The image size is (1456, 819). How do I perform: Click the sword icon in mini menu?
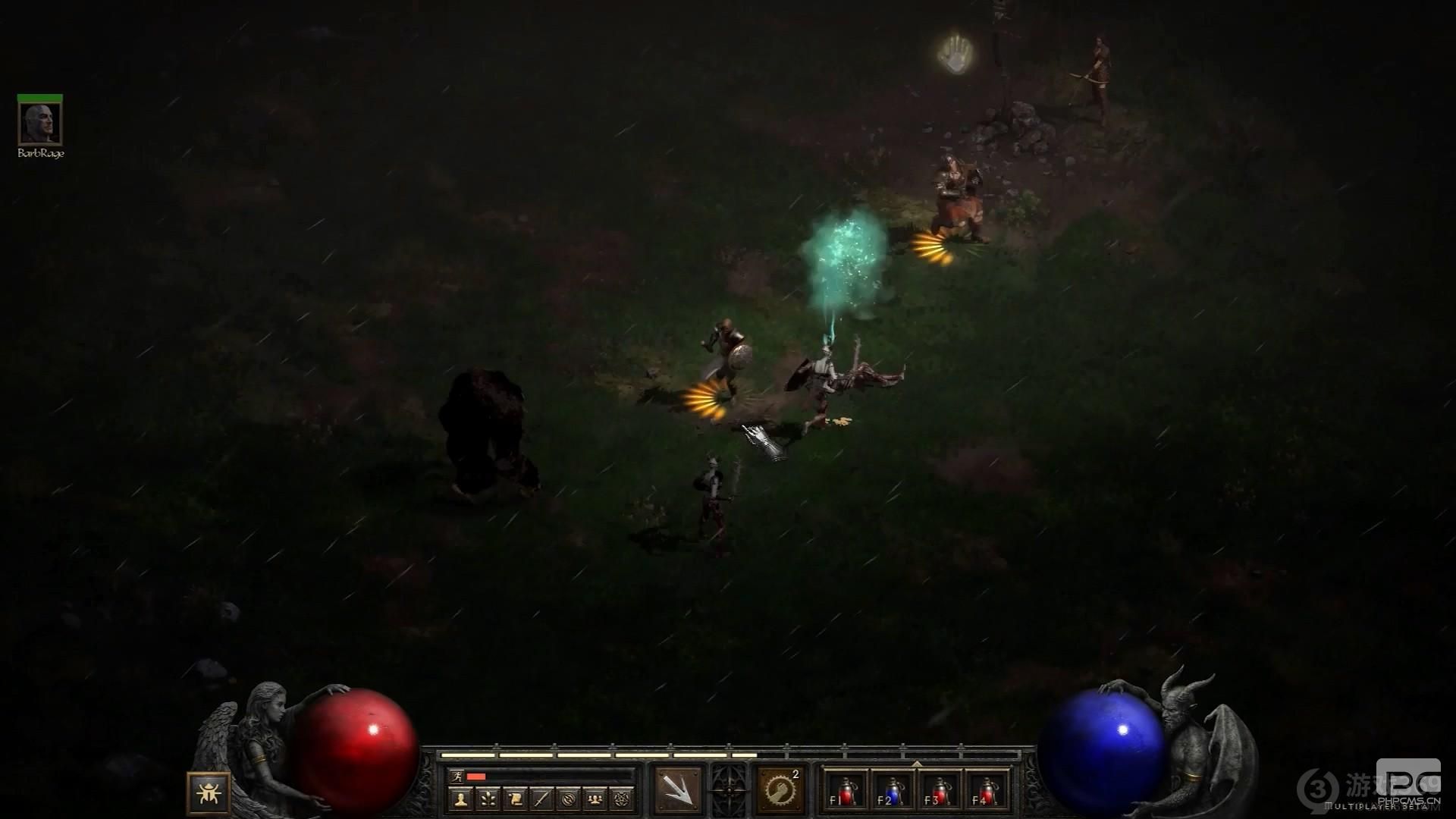[541, 798]
